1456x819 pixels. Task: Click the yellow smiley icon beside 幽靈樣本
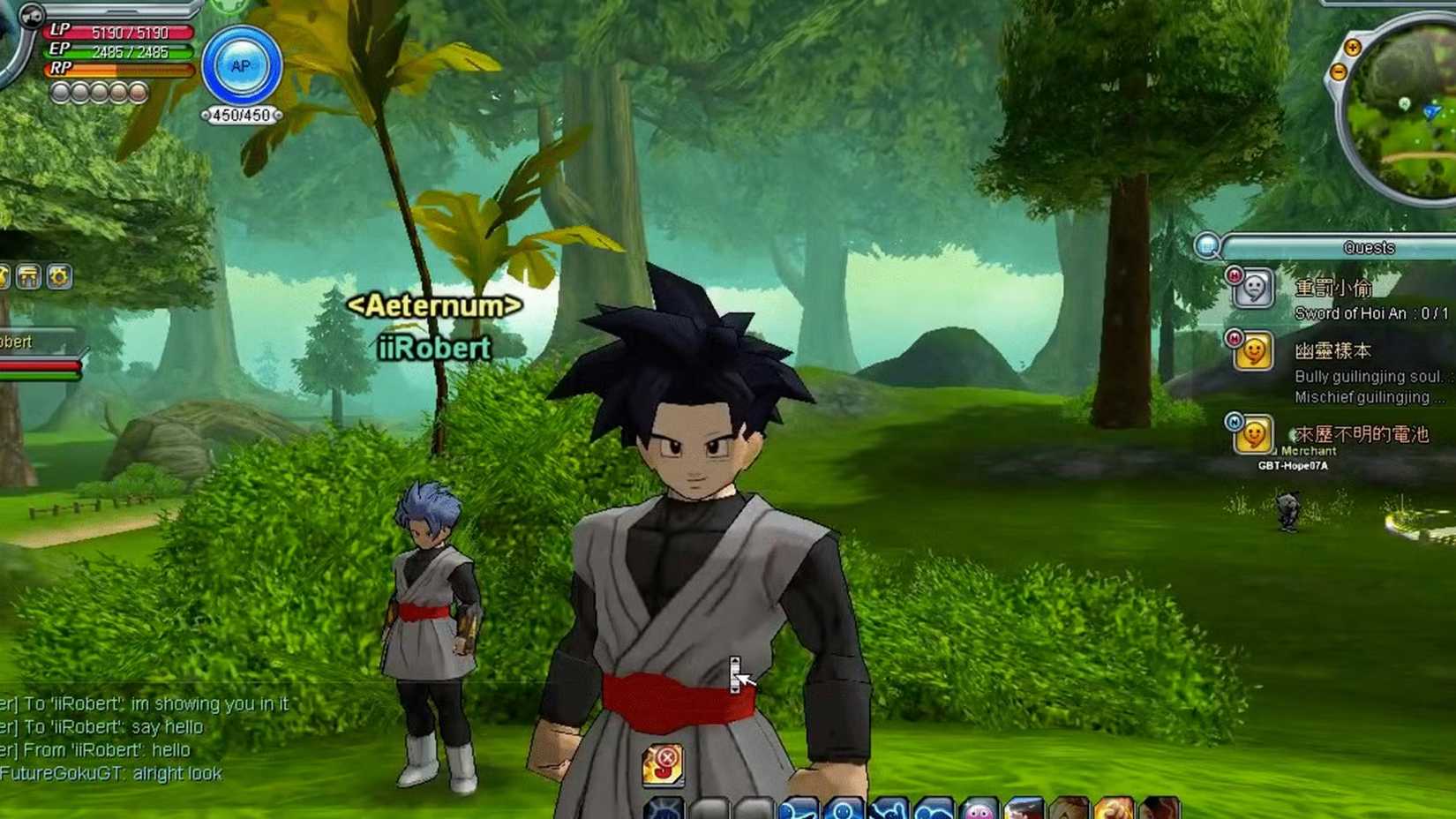1254,350
